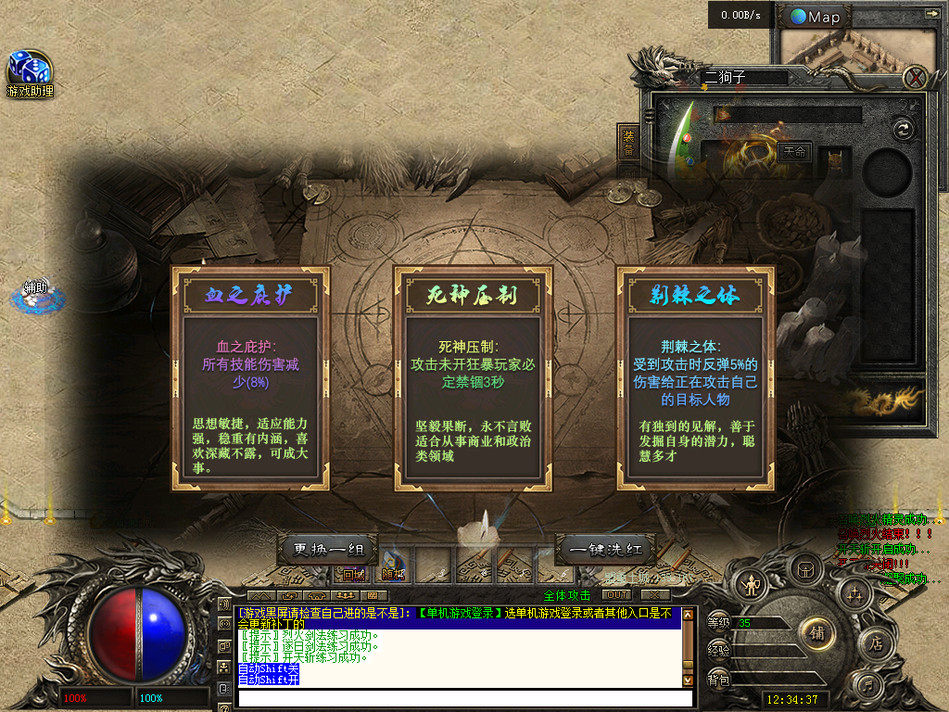
Task: Open the Map button
Action: coord(816,16)
